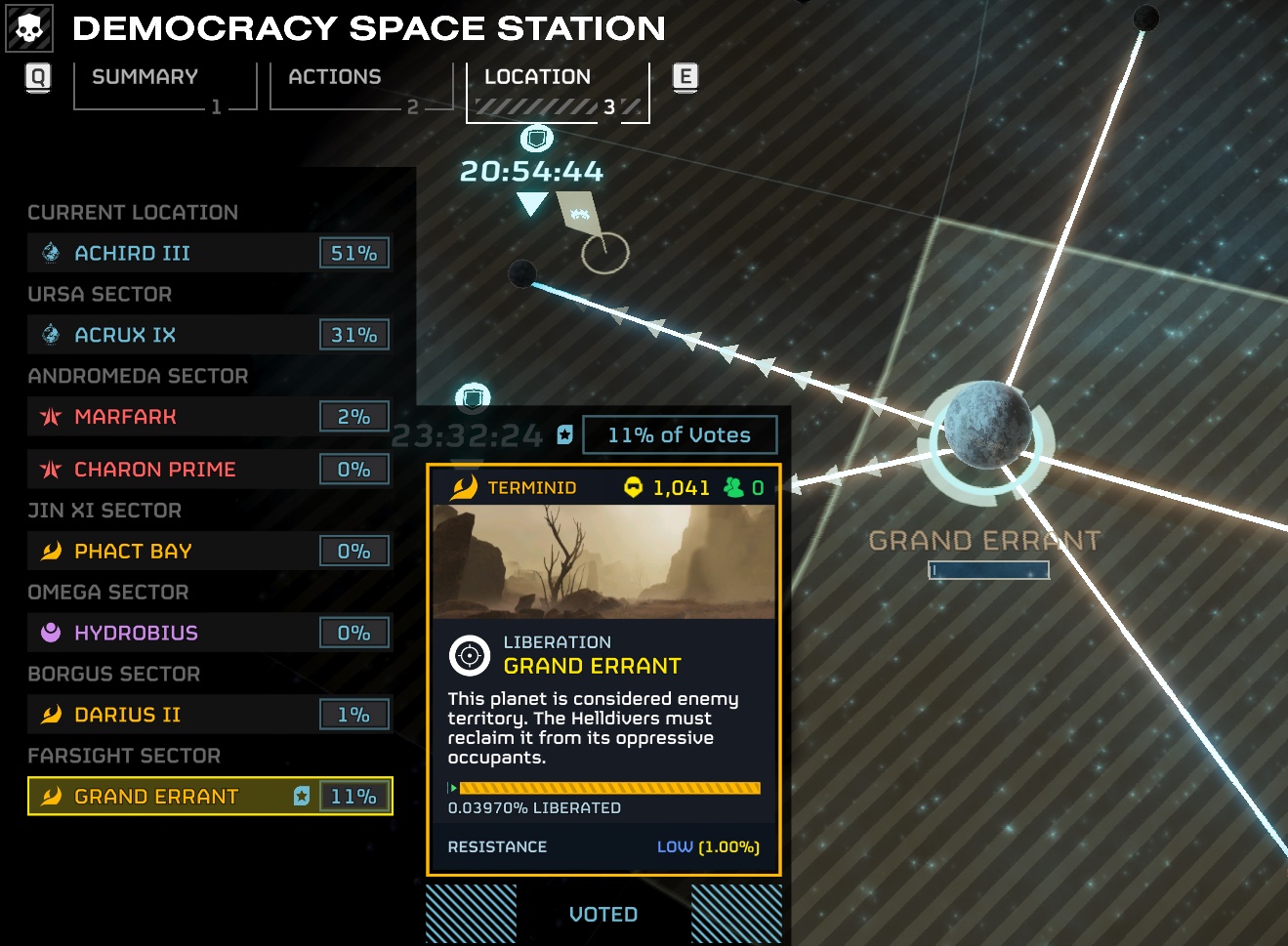Choose Darius II in Borgus Sector
The height and width of the screenshot is (946, 1288).
tap(208, 715)
